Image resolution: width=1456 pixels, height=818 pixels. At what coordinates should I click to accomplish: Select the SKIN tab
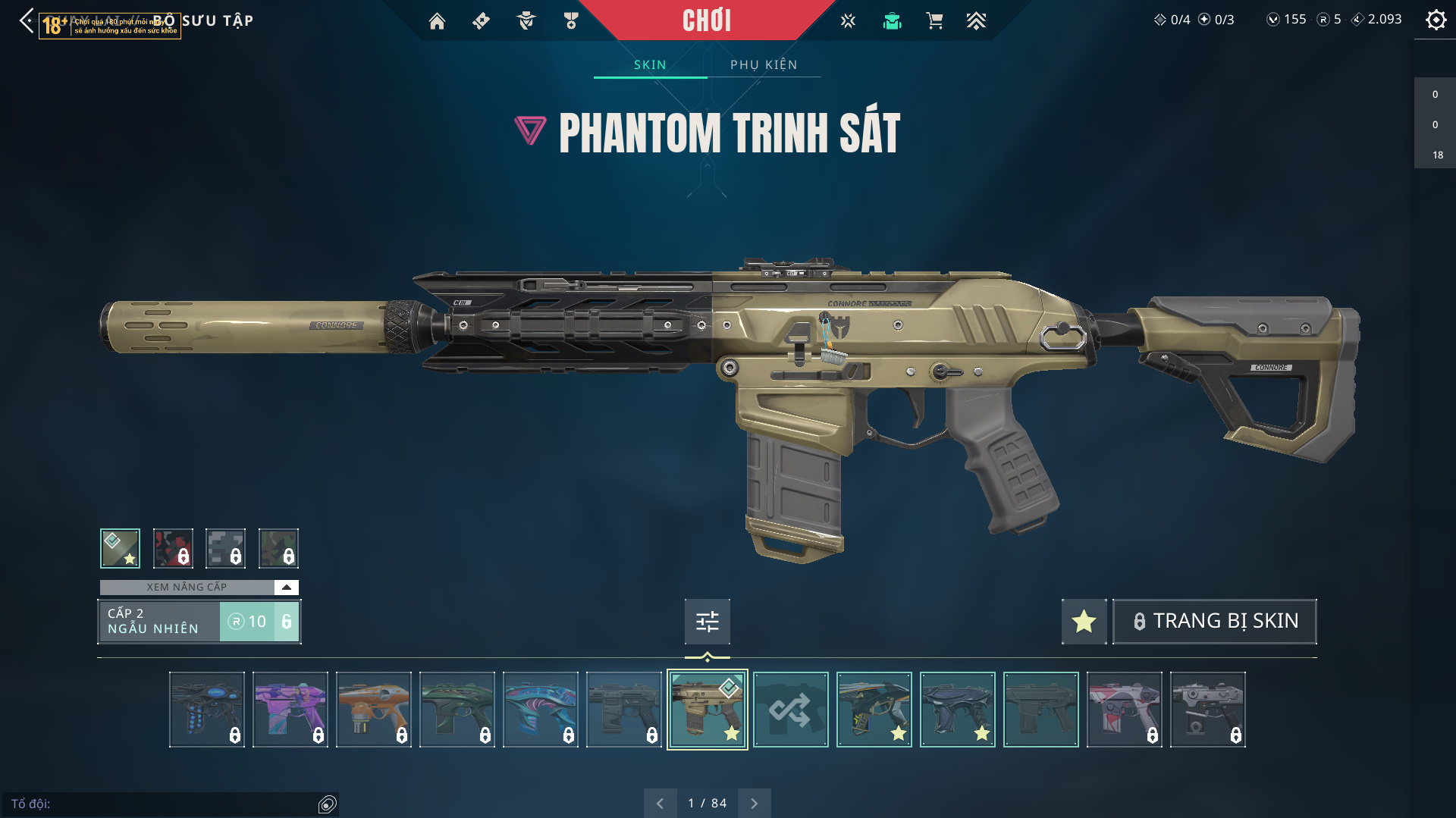click(x=650, y=65)
